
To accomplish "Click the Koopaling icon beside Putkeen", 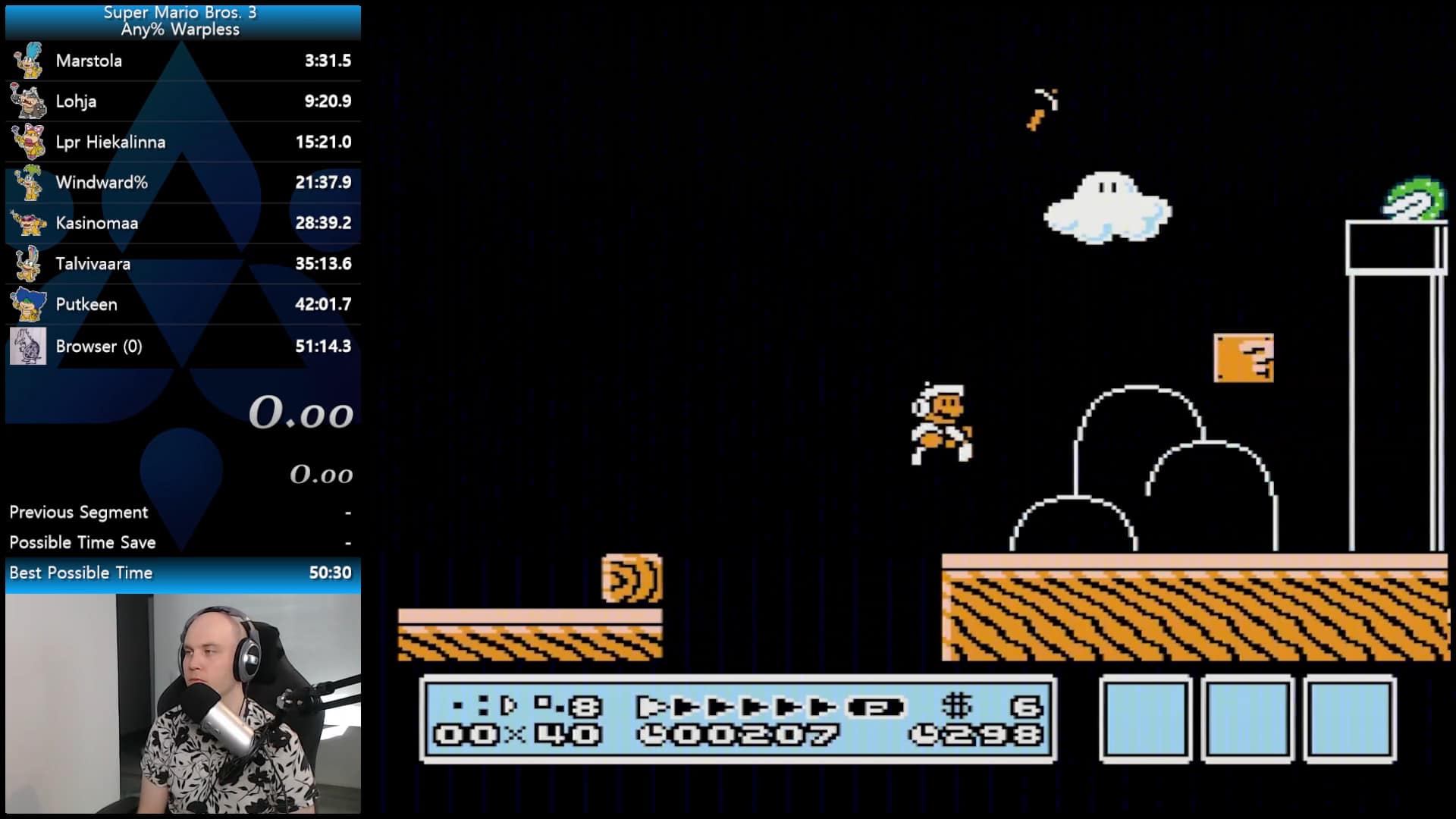I will (x=28, y=304).
